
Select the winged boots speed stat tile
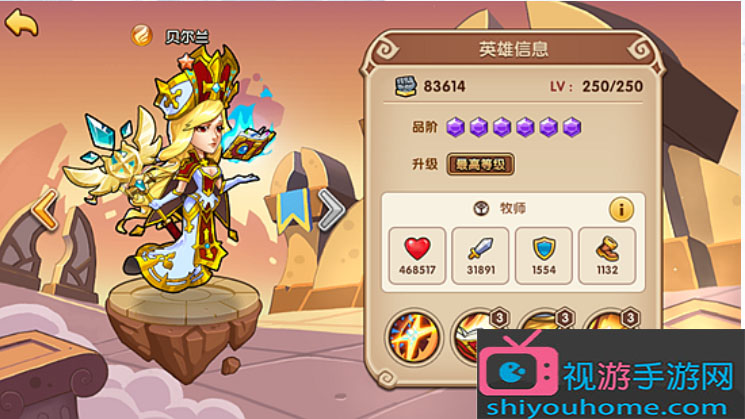click(608, 254)
